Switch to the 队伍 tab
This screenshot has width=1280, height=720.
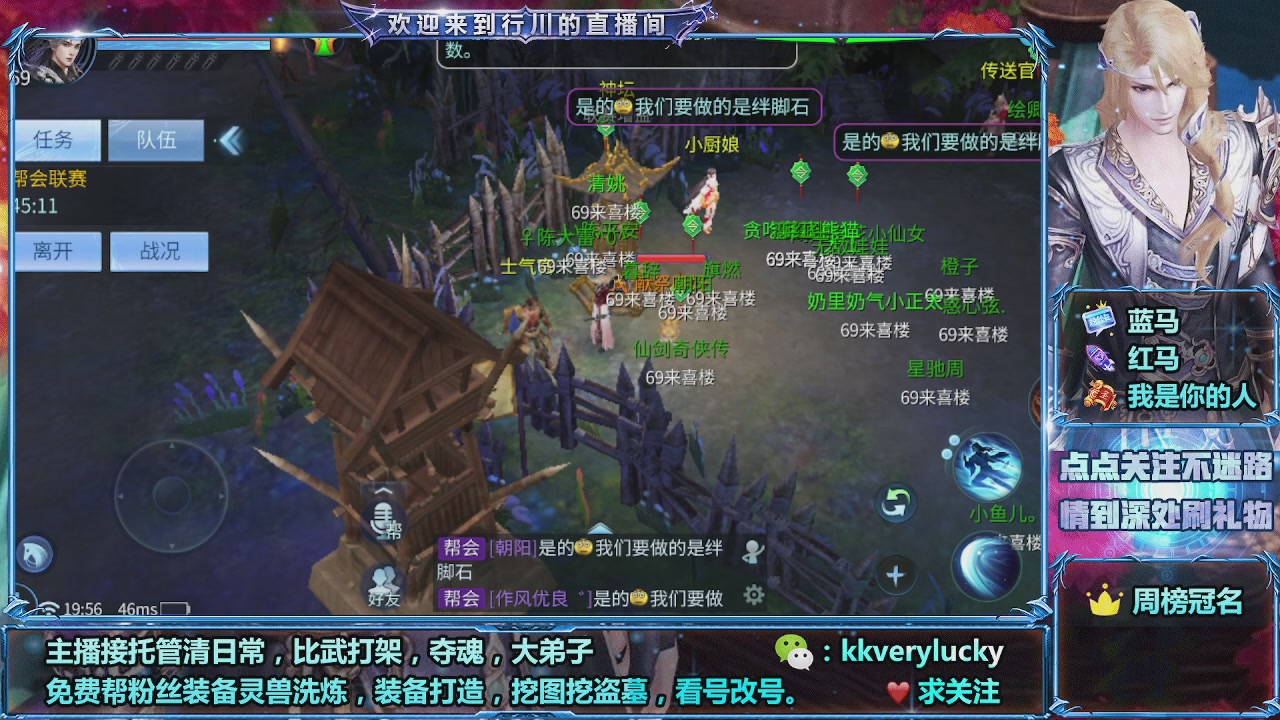click(x=155, y=140)
